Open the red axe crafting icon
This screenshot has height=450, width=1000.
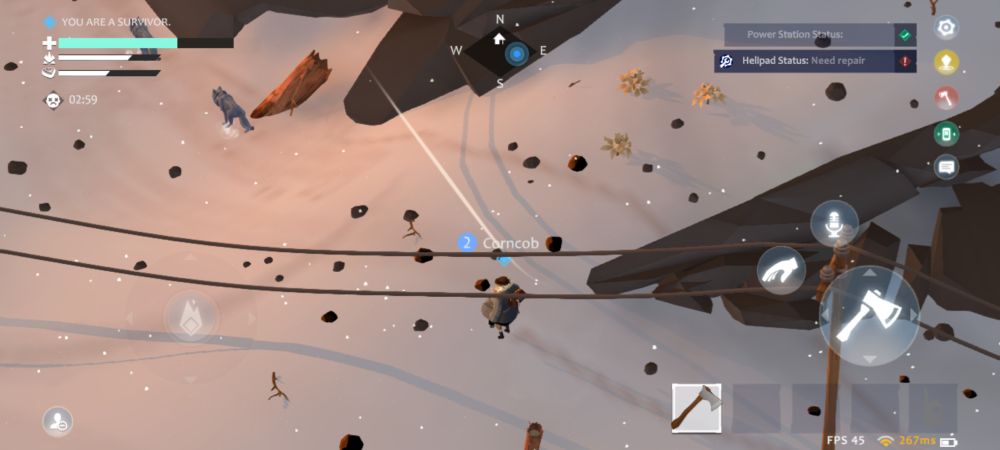click(945, 97)
